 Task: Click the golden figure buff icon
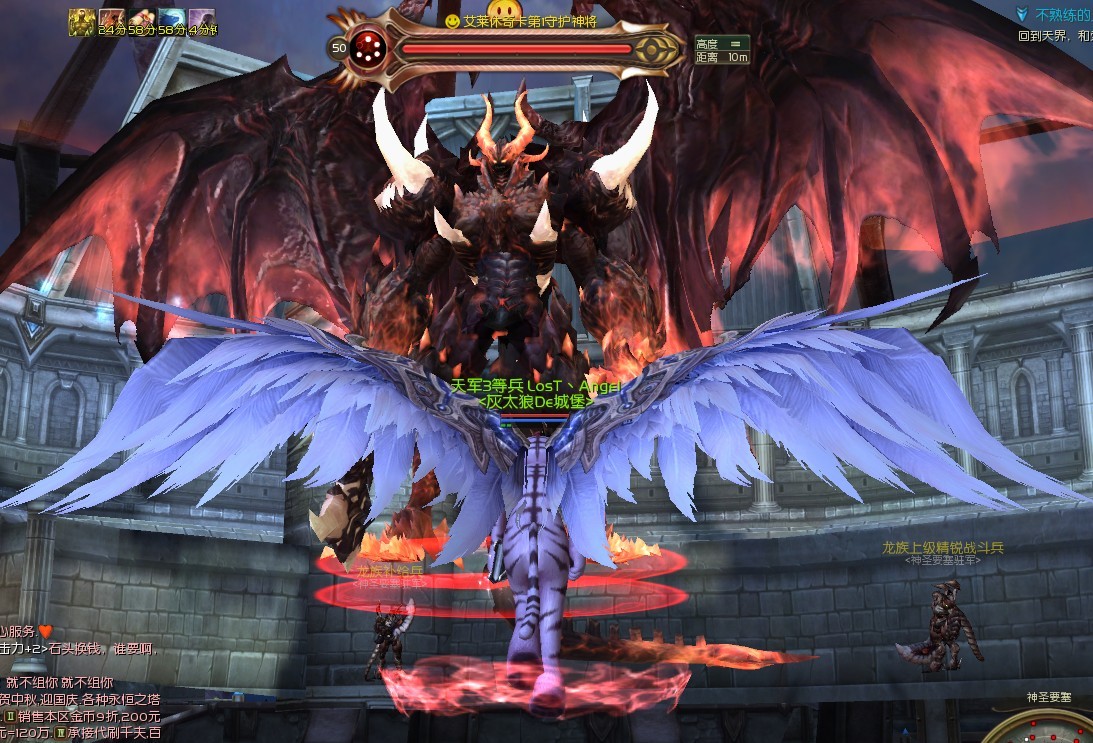81,22
